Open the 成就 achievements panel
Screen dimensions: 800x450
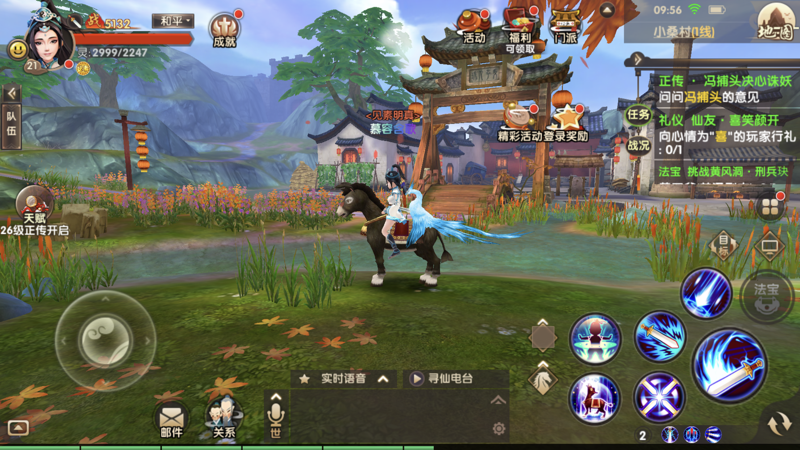(x=224, y=29)
